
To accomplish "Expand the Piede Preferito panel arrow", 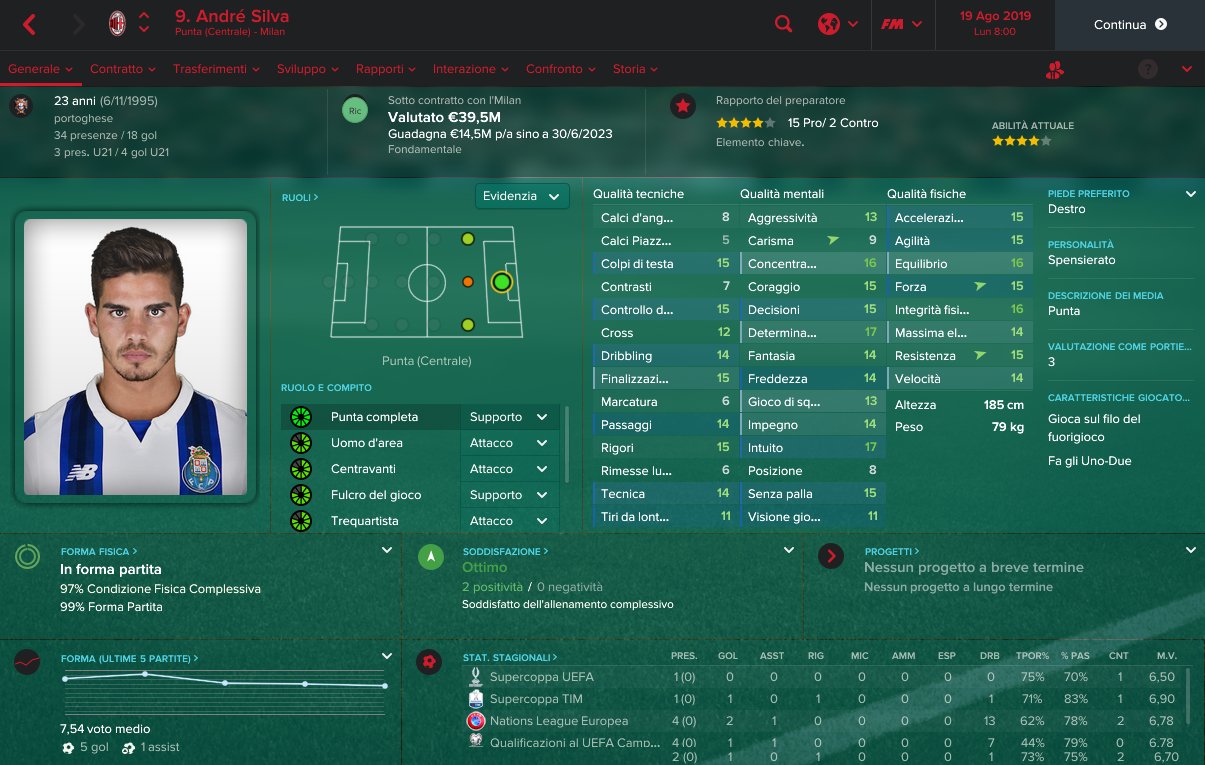I will (1190, 194).
